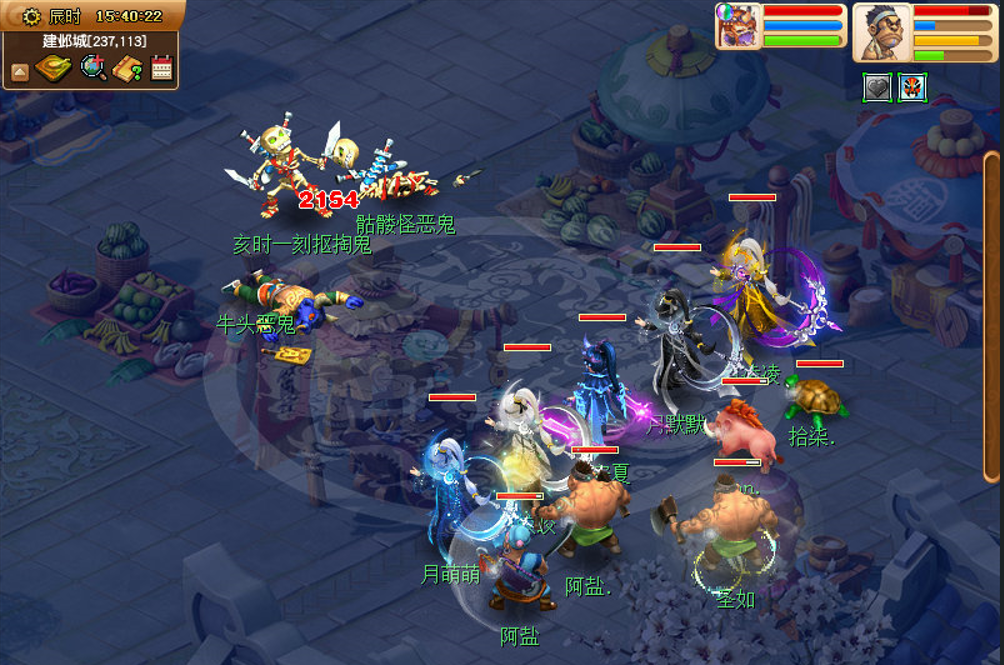This screenshot has width=1004, height=665.
Task: Click the opera mask buff icon
Action: pos(912,88)
